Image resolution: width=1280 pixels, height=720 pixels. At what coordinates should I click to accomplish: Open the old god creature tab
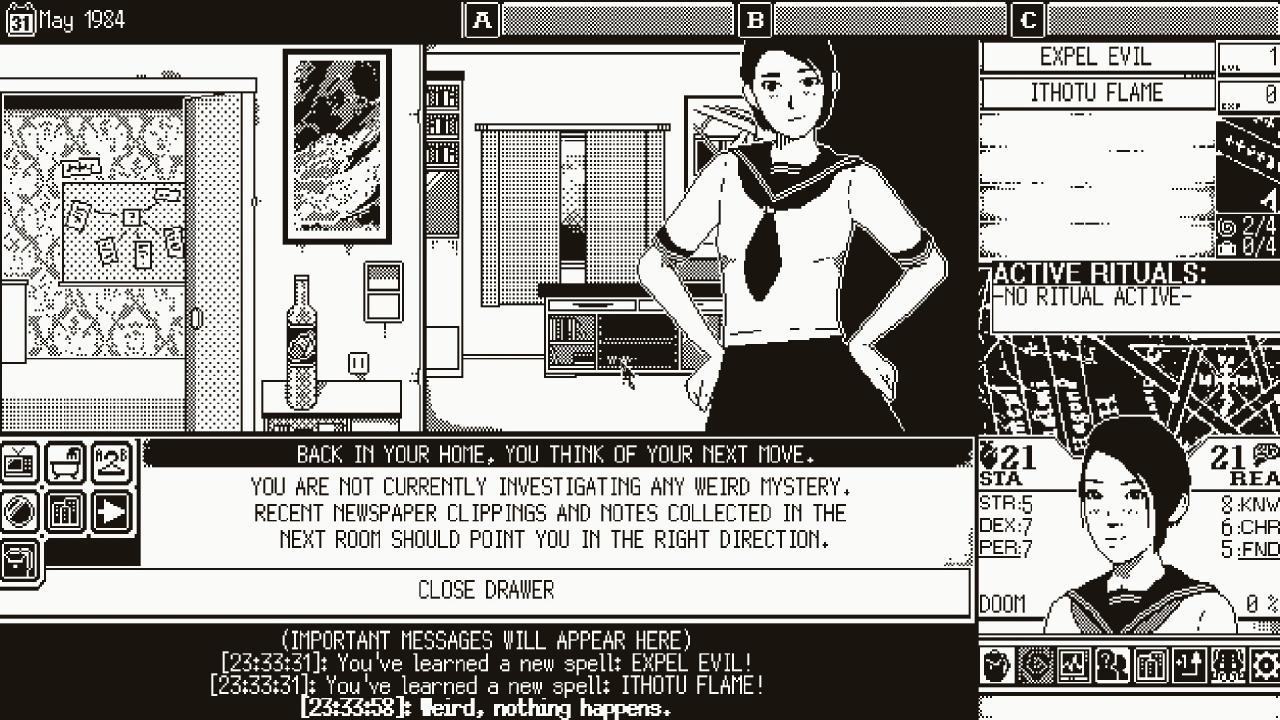(x=1227, y=666)
